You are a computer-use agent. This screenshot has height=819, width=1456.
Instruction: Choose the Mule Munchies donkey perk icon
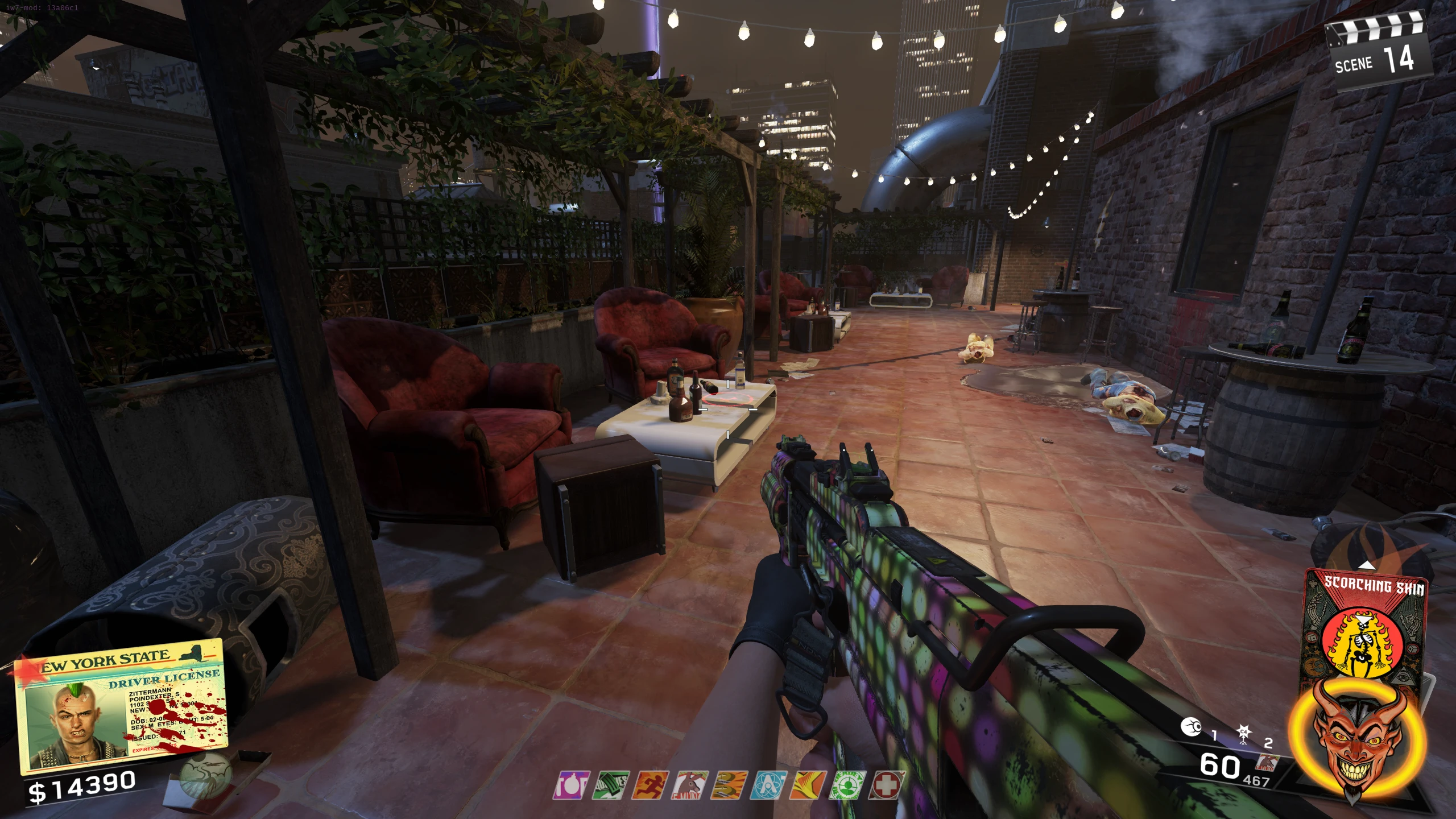coord(690,785)
